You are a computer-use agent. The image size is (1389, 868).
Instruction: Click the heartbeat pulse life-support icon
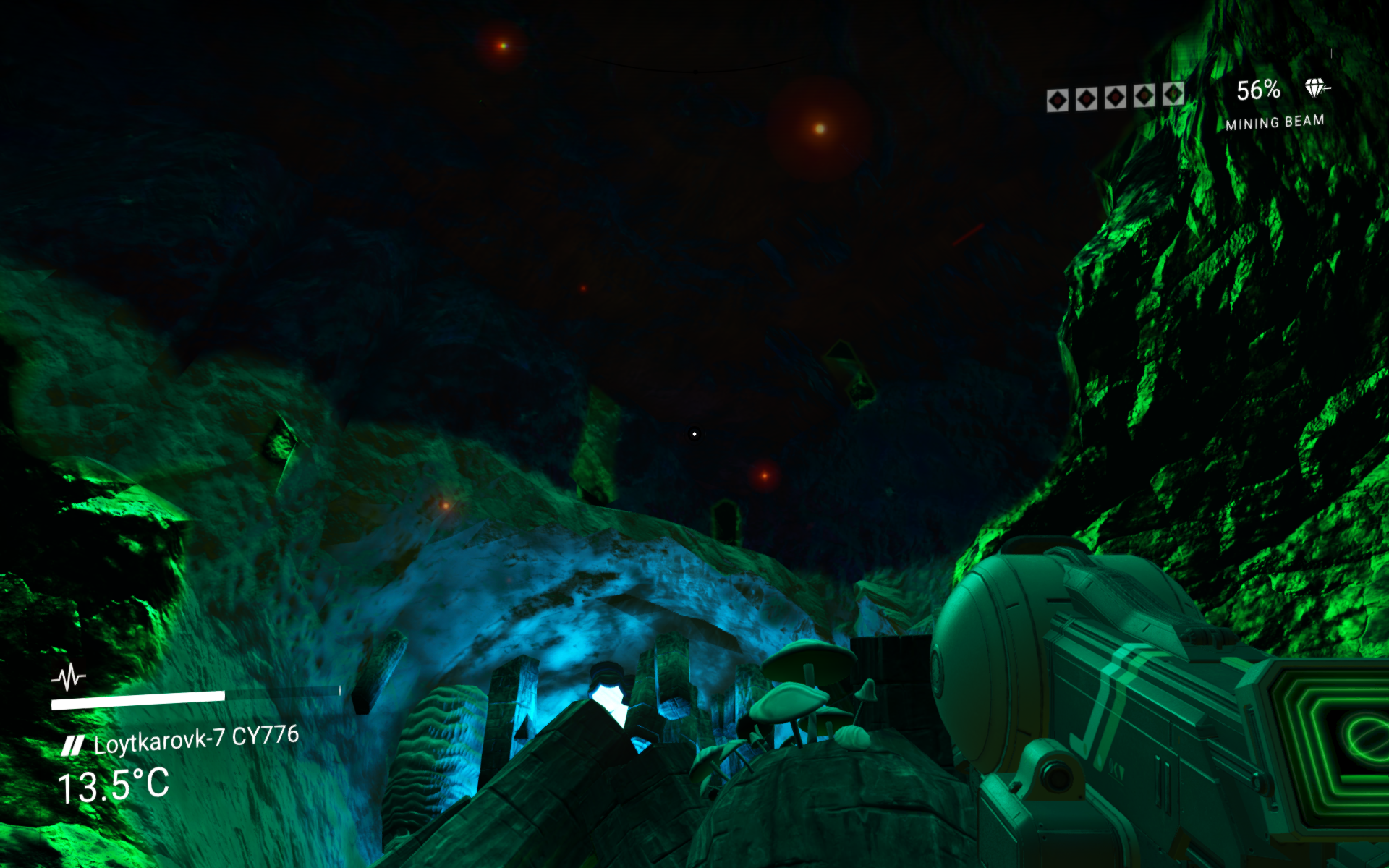coord(69,678)
